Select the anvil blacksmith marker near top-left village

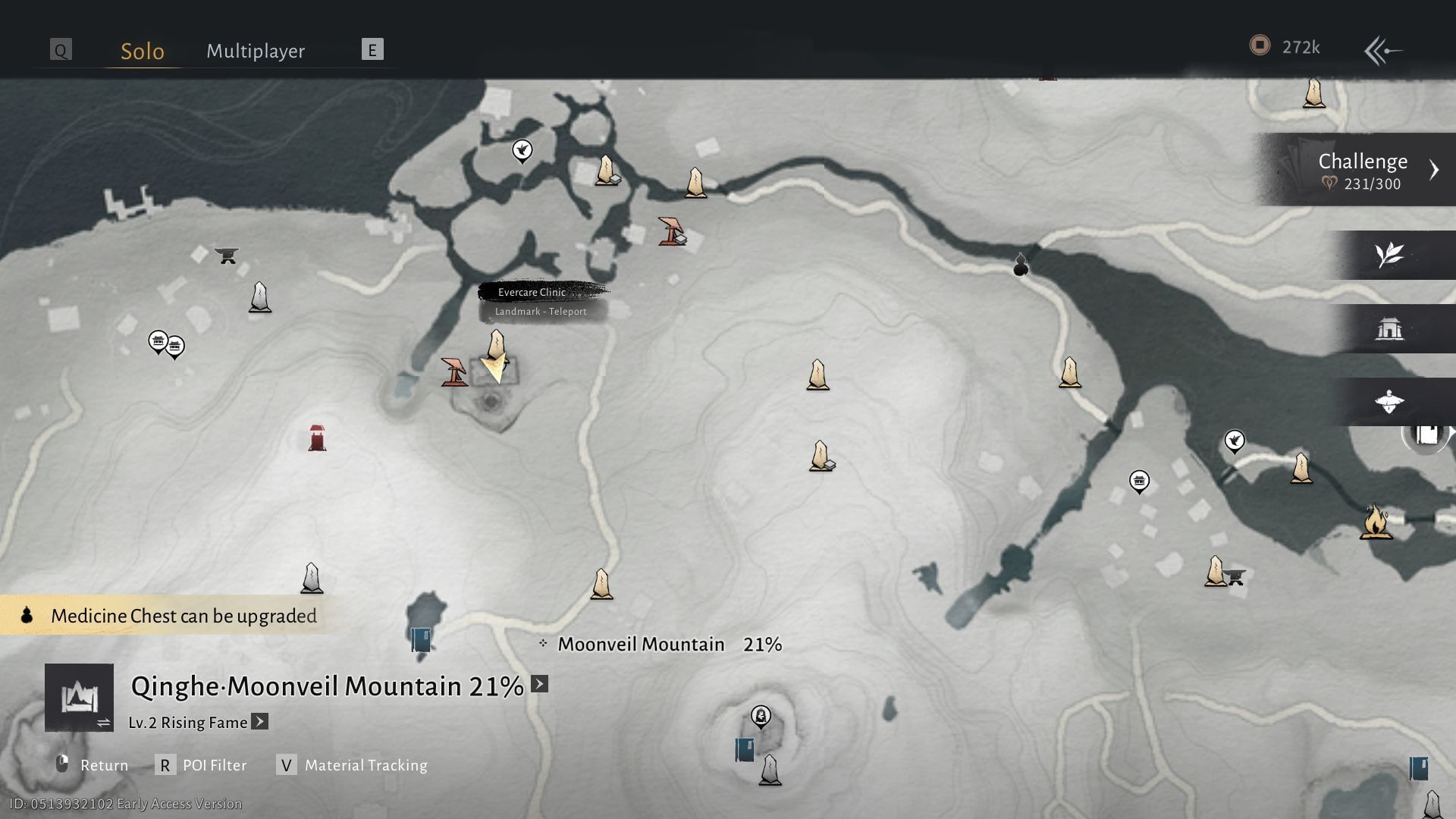[226, 255]
